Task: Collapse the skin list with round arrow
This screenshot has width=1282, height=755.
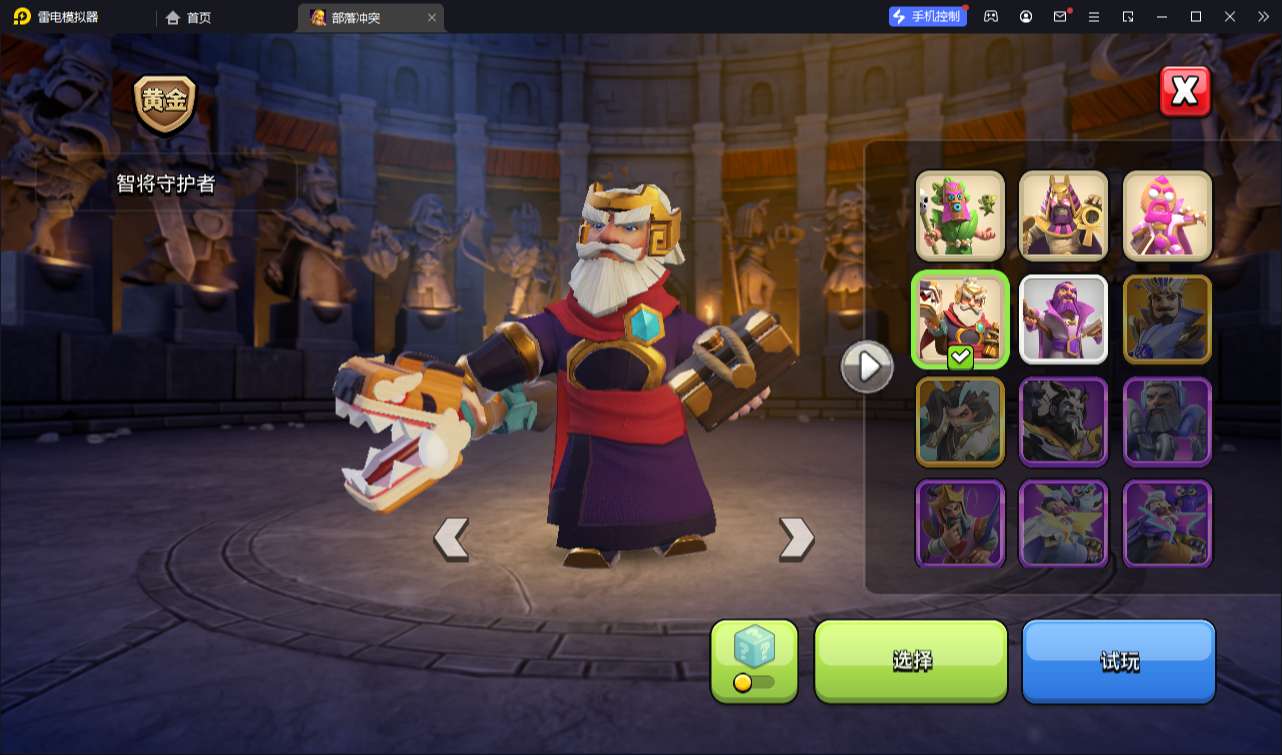Action: point(866,367)
